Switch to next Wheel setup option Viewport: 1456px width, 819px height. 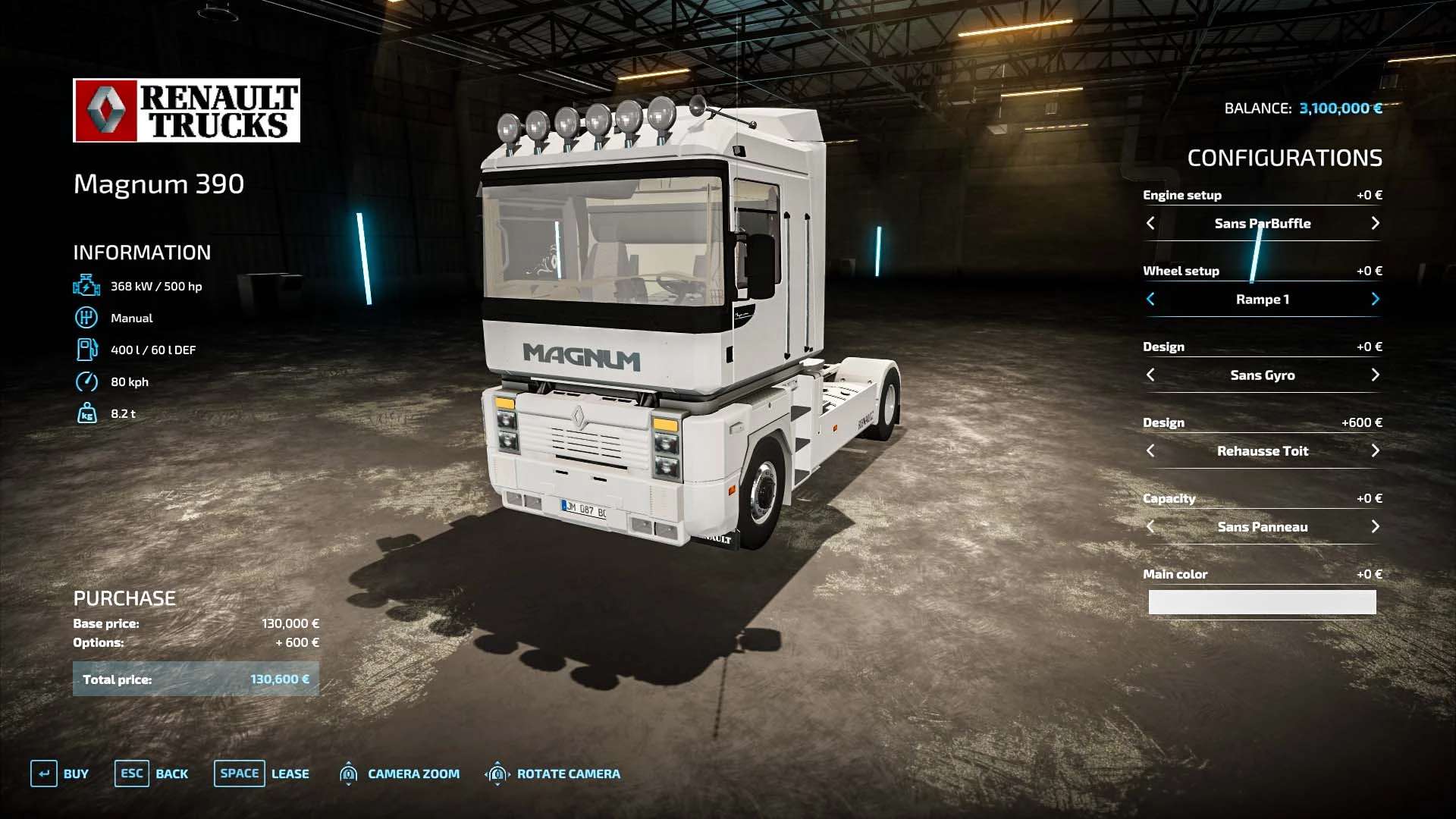(1375, 299)
